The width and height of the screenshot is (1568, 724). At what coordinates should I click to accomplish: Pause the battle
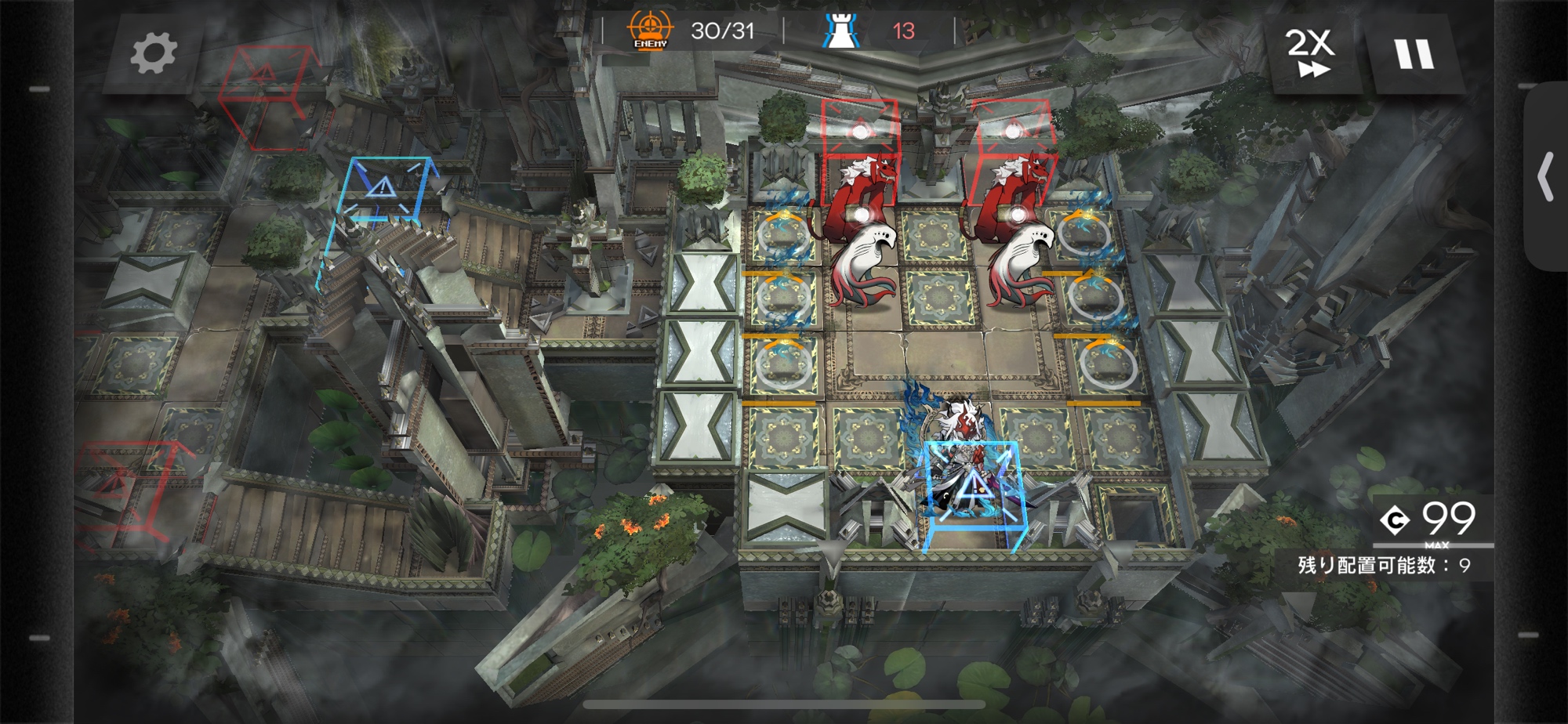click(1414, 54)
